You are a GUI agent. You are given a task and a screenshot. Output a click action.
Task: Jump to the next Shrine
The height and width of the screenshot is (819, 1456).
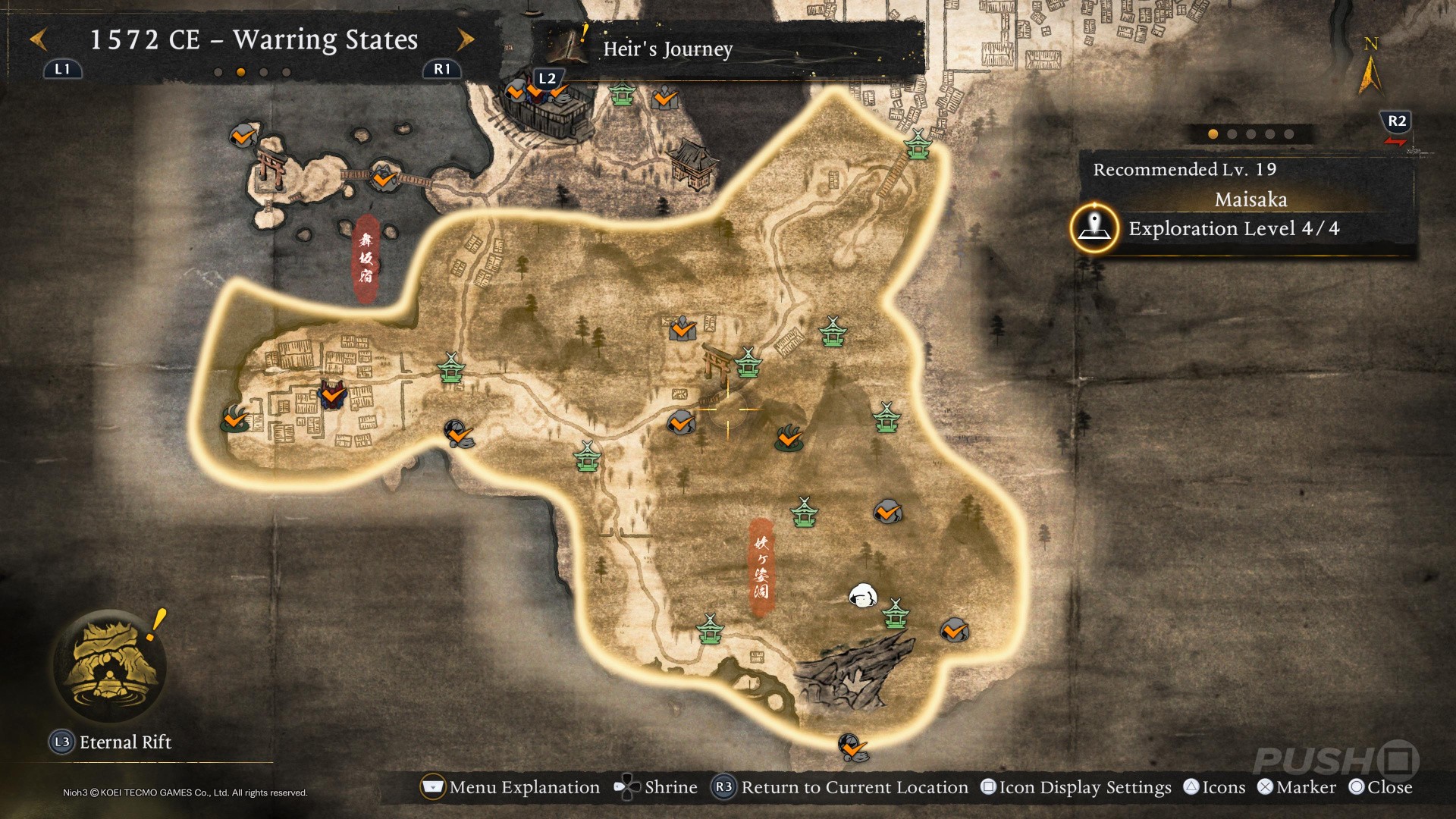655,787
